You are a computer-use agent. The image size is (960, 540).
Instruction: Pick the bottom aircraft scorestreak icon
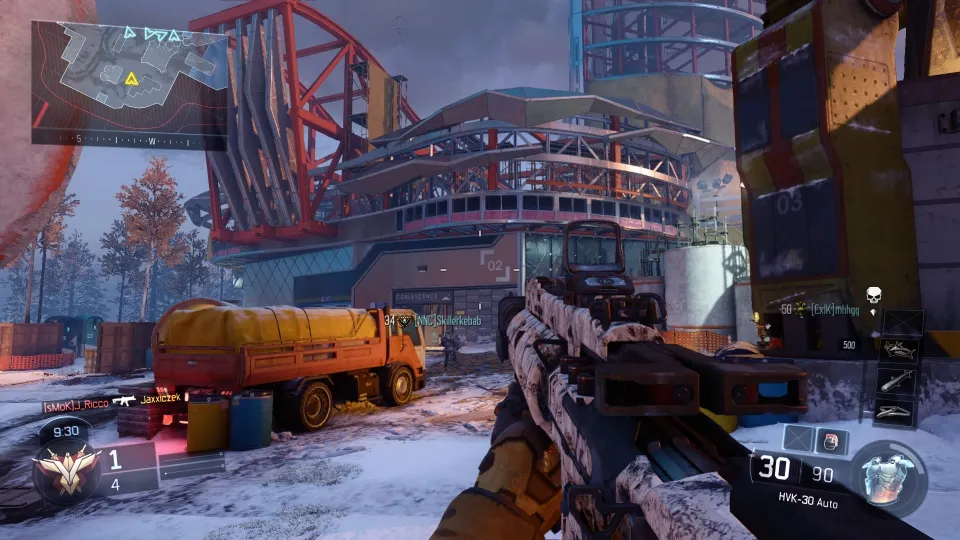pos(899,411)
